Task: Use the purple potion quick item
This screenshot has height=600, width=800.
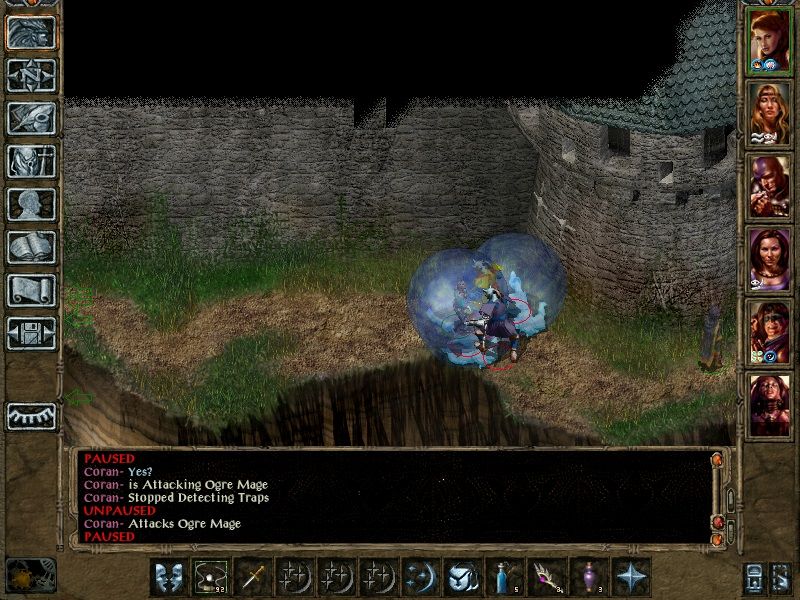Action: click(590, 577)
